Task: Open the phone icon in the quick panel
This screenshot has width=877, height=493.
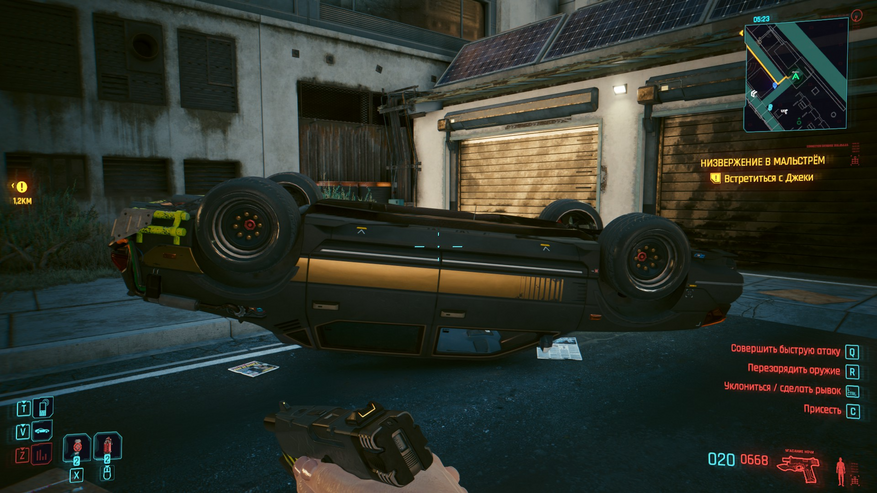Action: pyautogui.click(x=42, y=408)
